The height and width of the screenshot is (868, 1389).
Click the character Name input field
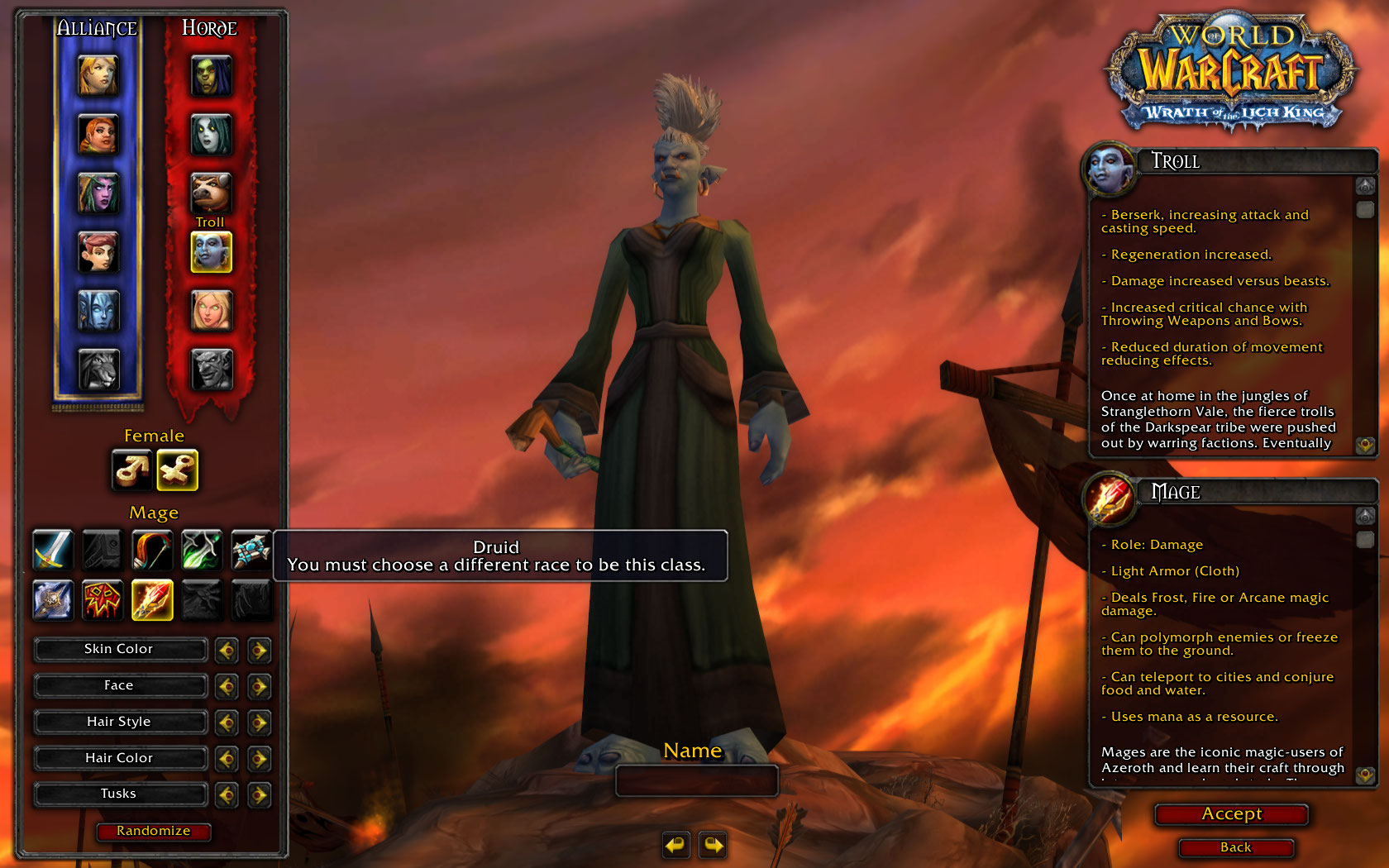[x=696, y=780]
